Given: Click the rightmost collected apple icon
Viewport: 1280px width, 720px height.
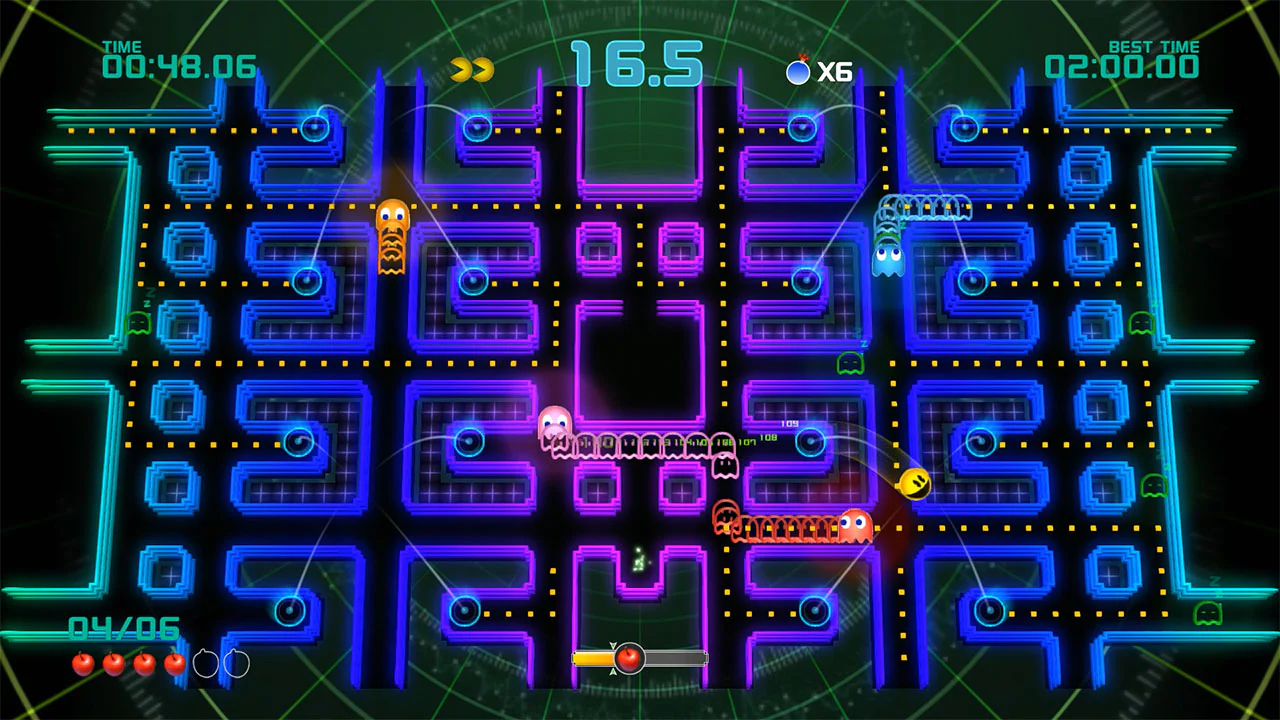Looking at the screenshot, I should tap(175, 662).
